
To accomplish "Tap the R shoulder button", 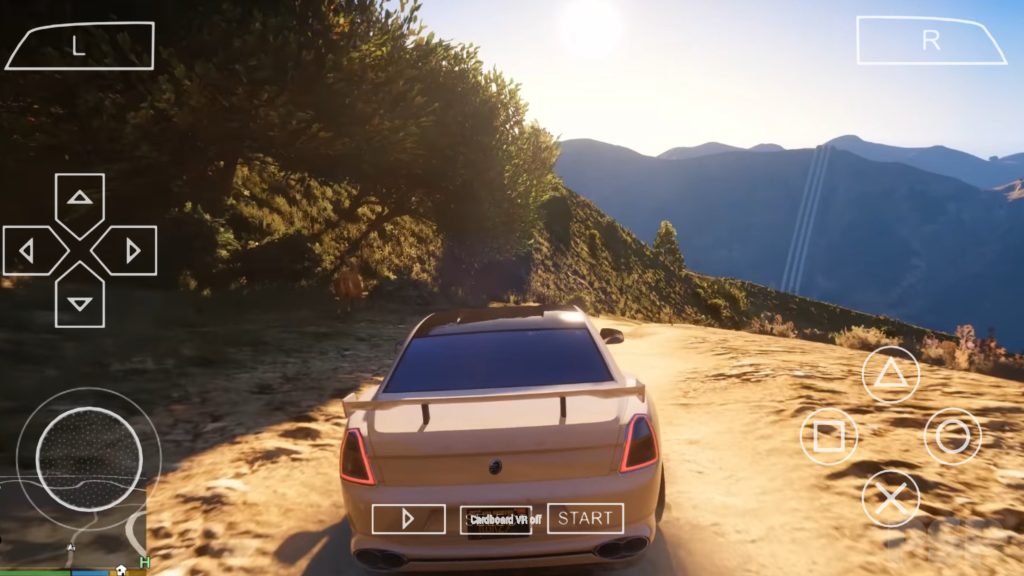I will pyautogui.click(x=931, y=41).
